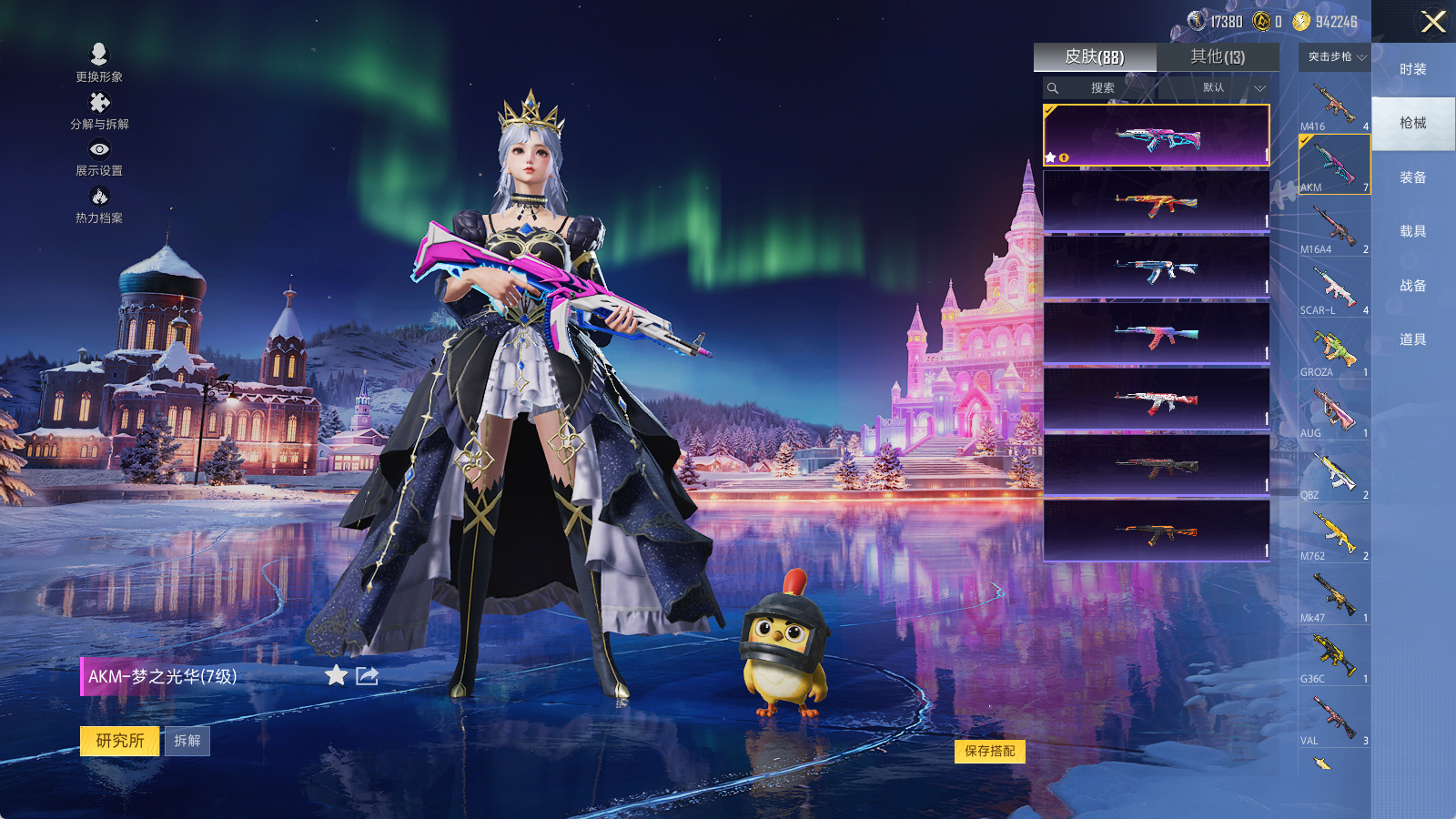Choose the SCAR-L weapon entry
The height and width of the screenshot is (819, 1456).
pos(1334,289)
